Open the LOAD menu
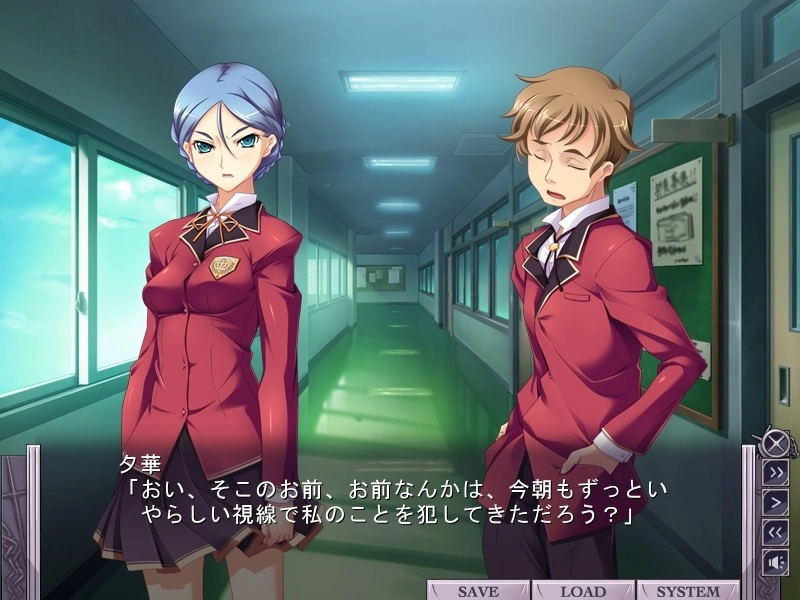The image size is (800, 600). (x=583, y=591)
